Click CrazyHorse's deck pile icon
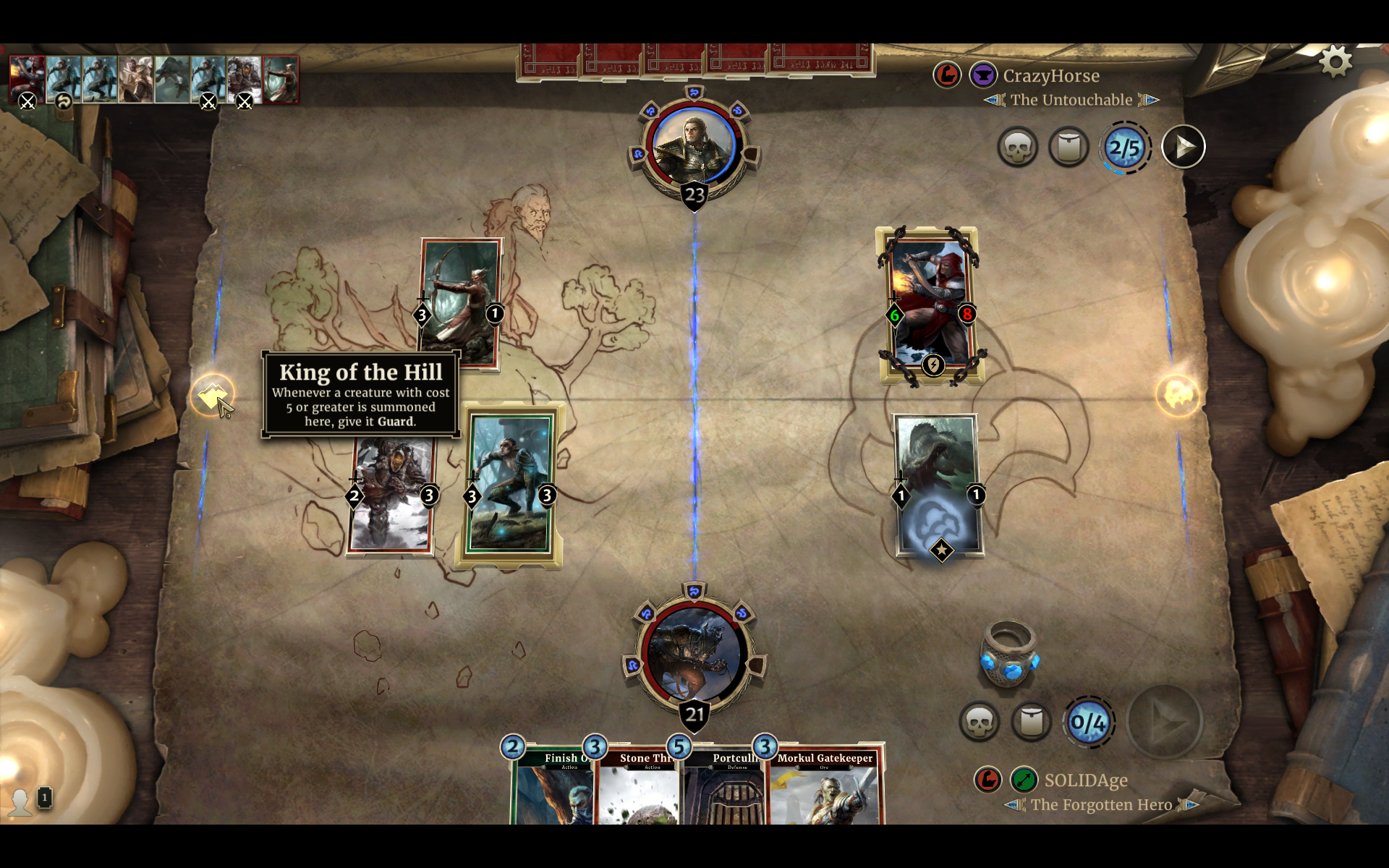Image resolution: width=1389 pixels, height=868 pixels. tap(1069, 146)
